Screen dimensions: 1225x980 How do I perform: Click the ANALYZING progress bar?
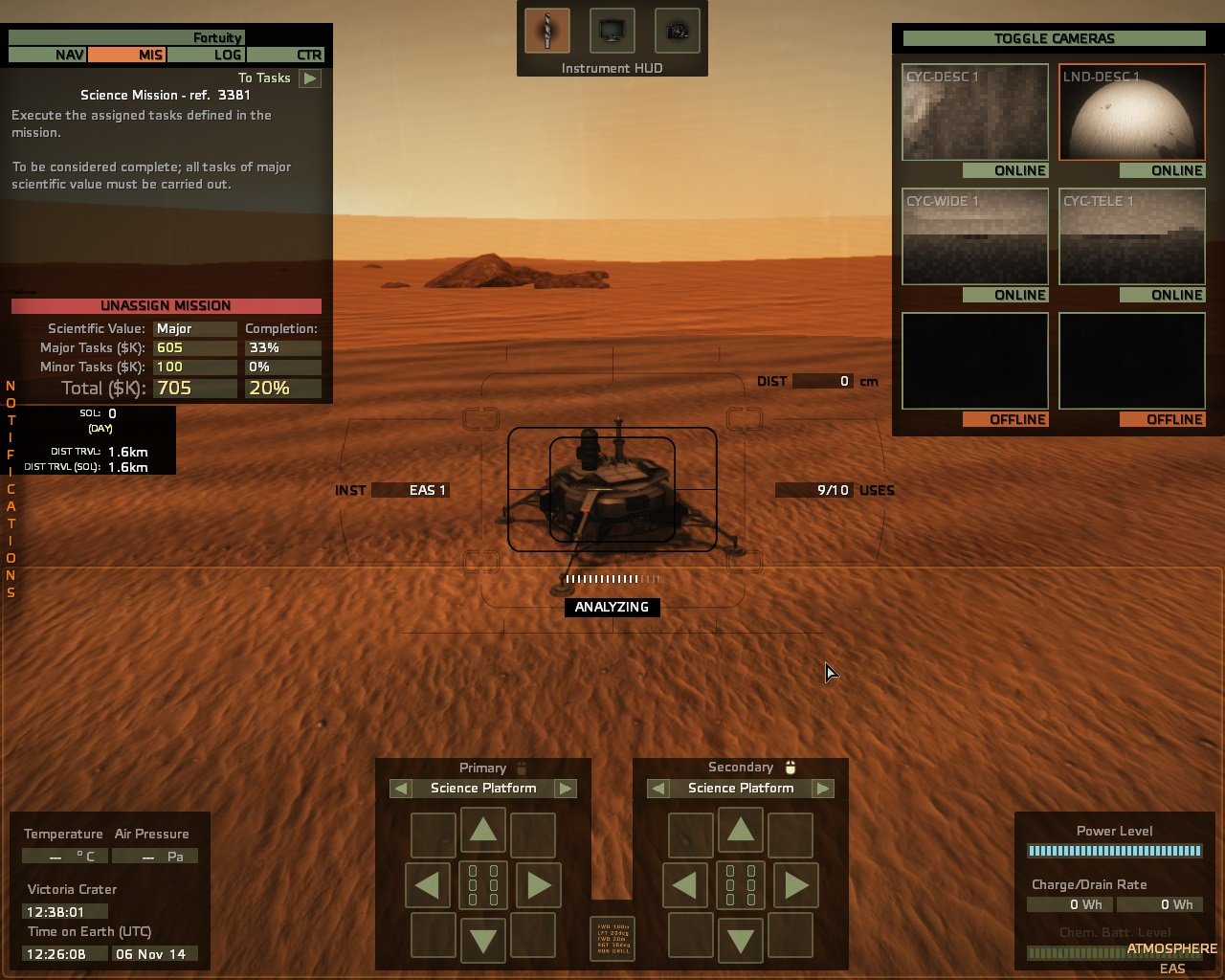coord(612,607)
